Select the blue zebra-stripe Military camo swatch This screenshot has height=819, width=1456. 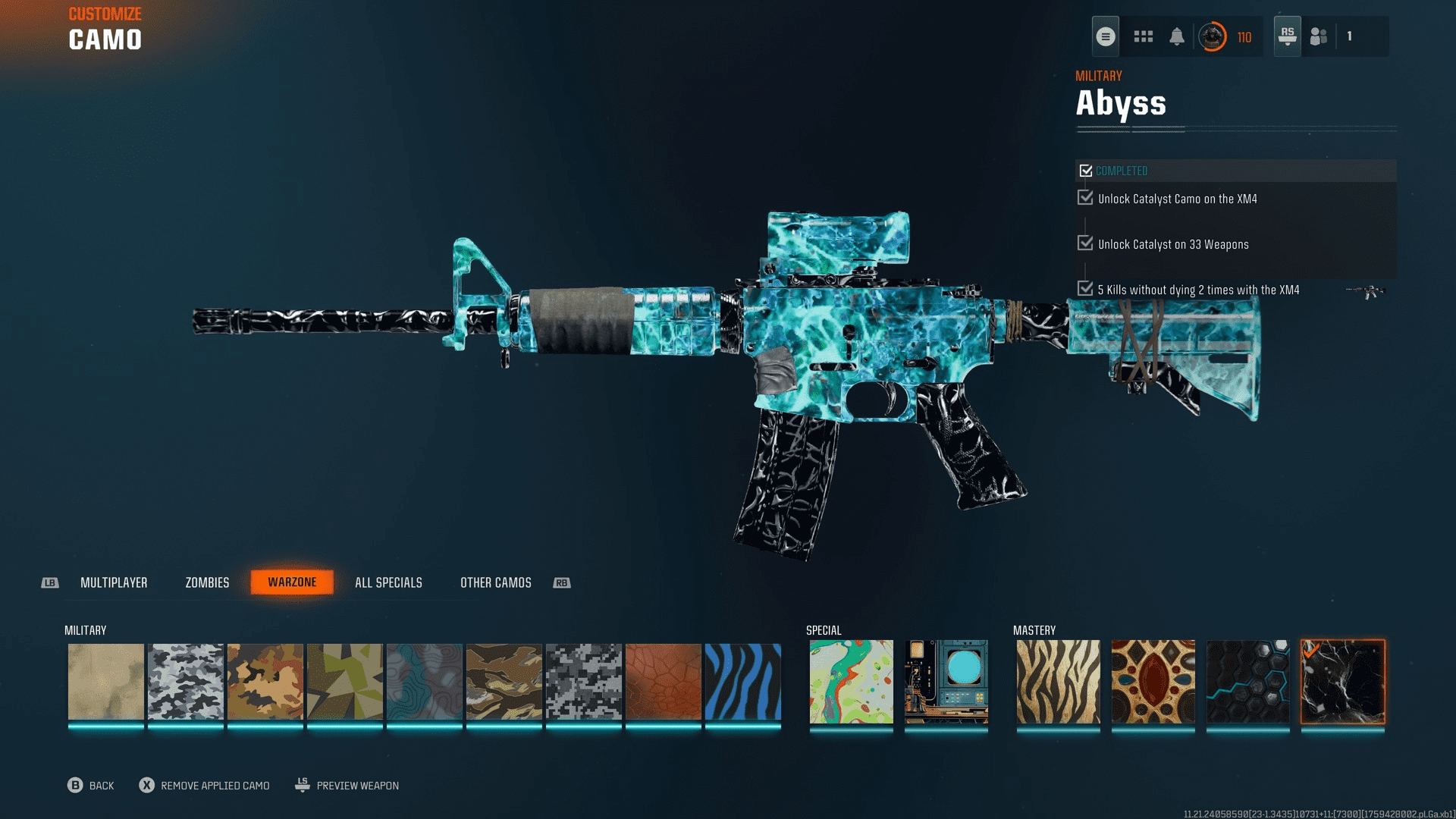pos(743,682)
